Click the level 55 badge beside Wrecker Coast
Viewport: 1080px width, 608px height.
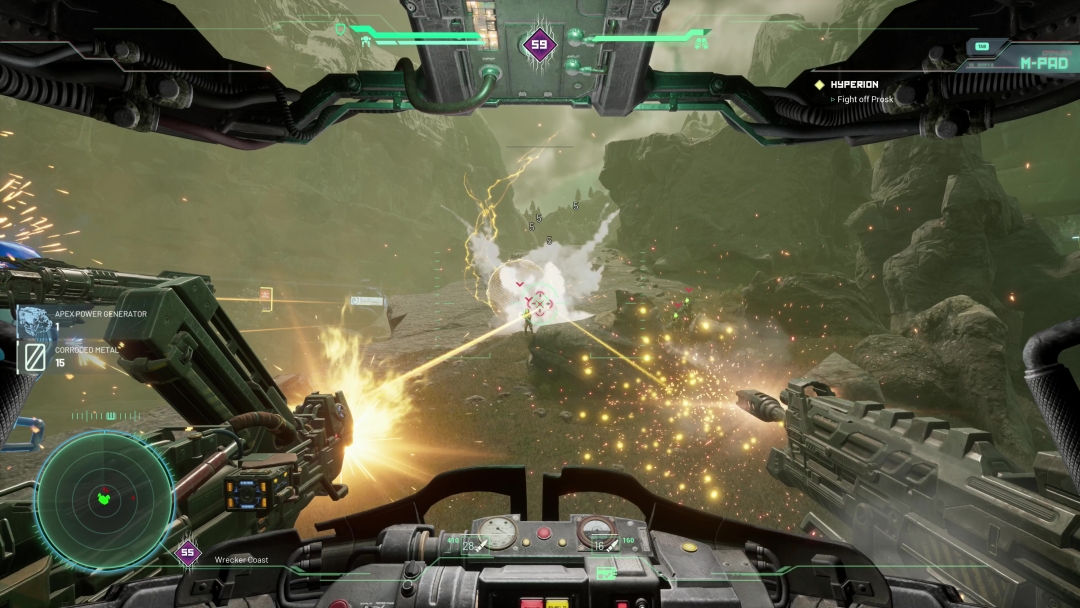point(187,552)
